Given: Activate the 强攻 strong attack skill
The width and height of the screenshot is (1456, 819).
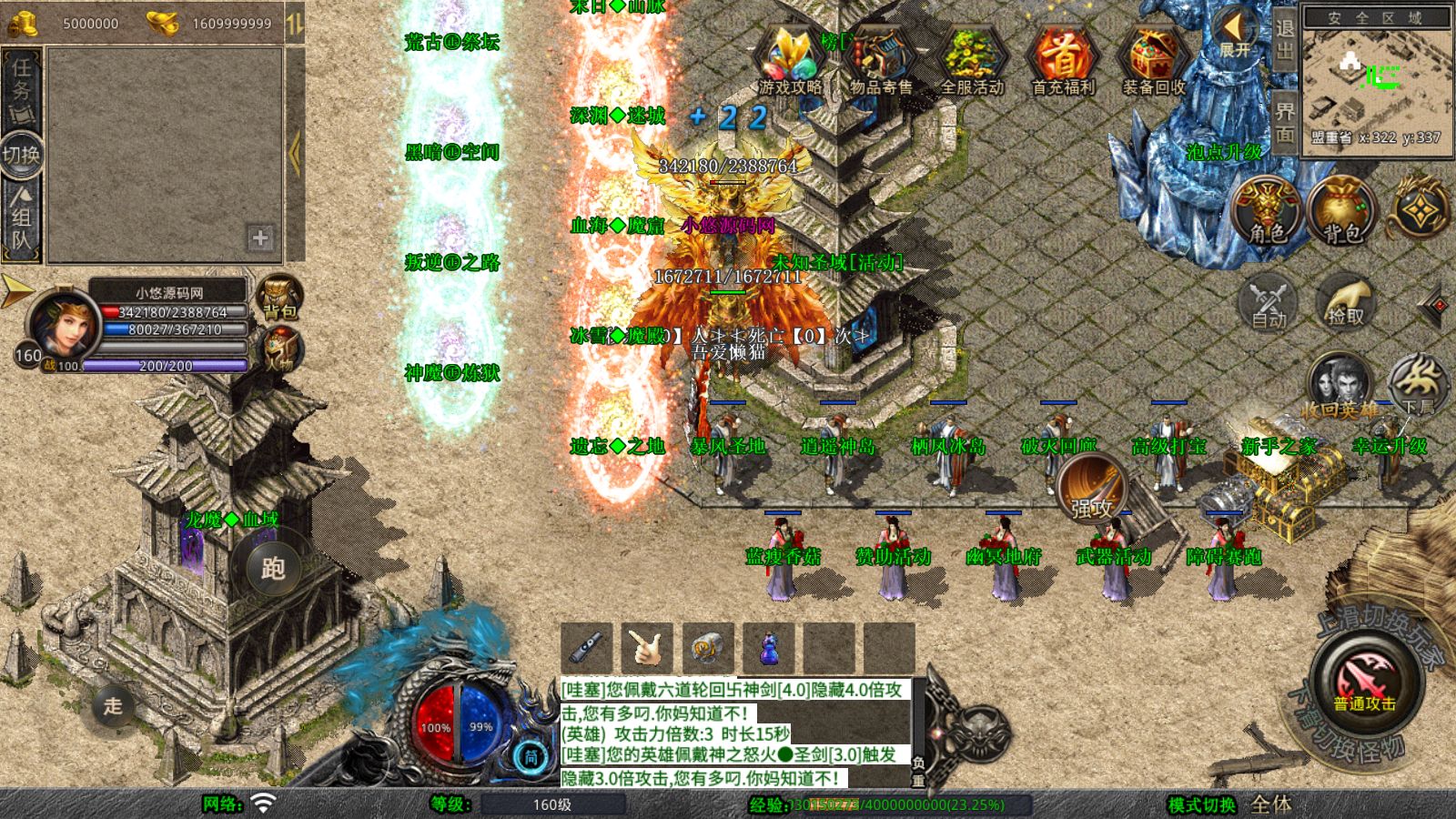Looking at the screenshot, I should (x=1092, y=488).
